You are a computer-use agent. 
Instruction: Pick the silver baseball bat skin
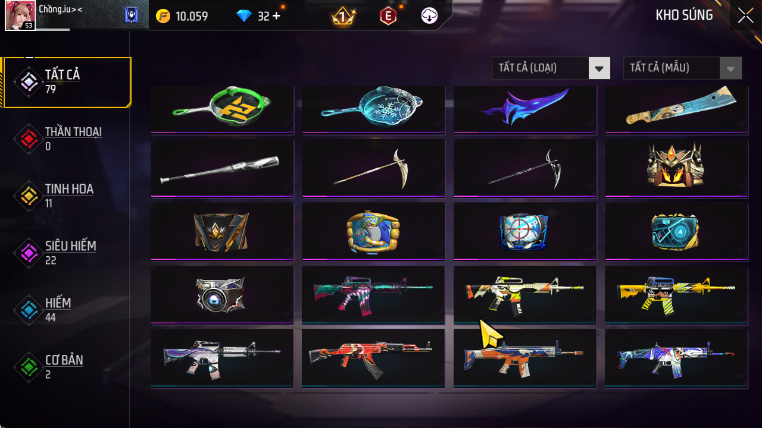pos(222,166)
